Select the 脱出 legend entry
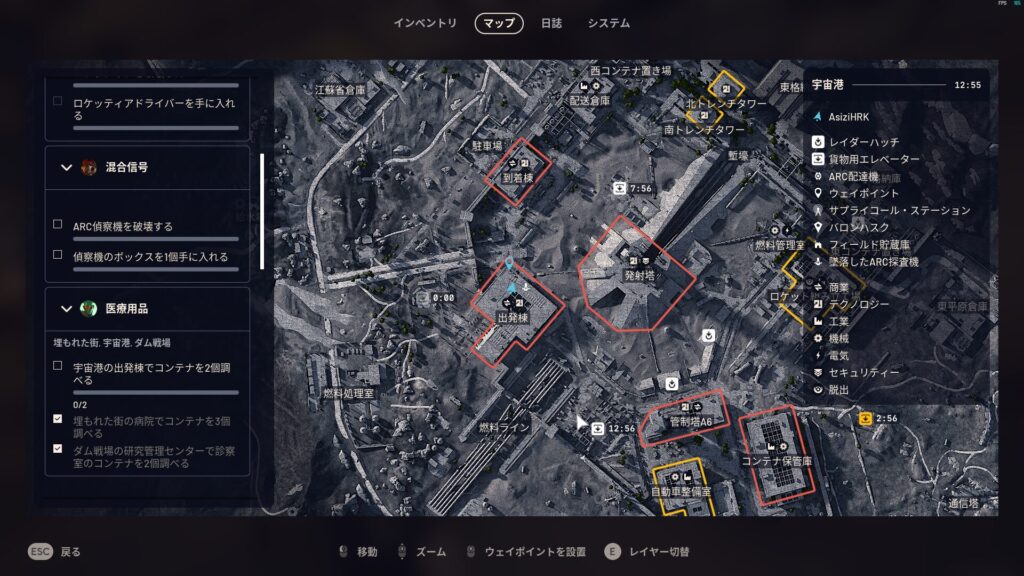 click(839, 389)
